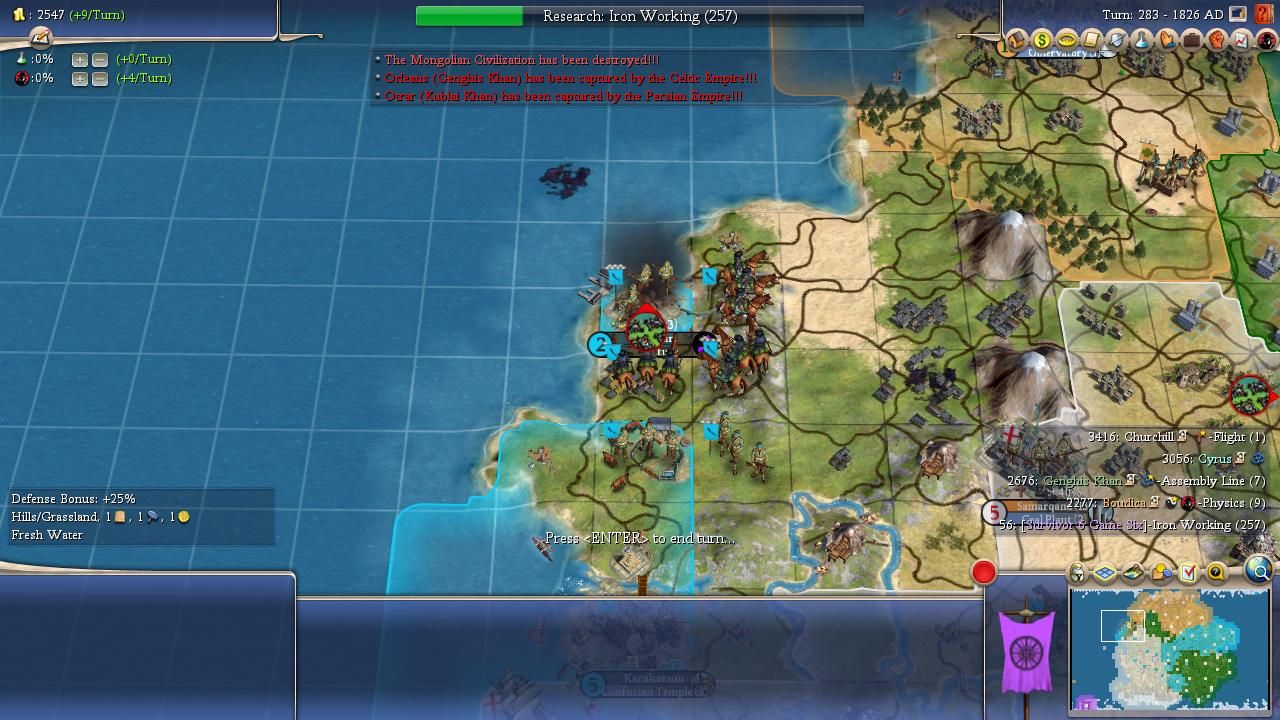This screenshot has height=720, width=1280.
Task: Decrease the espionage rate with minus
Action: (x=100, y=79)
